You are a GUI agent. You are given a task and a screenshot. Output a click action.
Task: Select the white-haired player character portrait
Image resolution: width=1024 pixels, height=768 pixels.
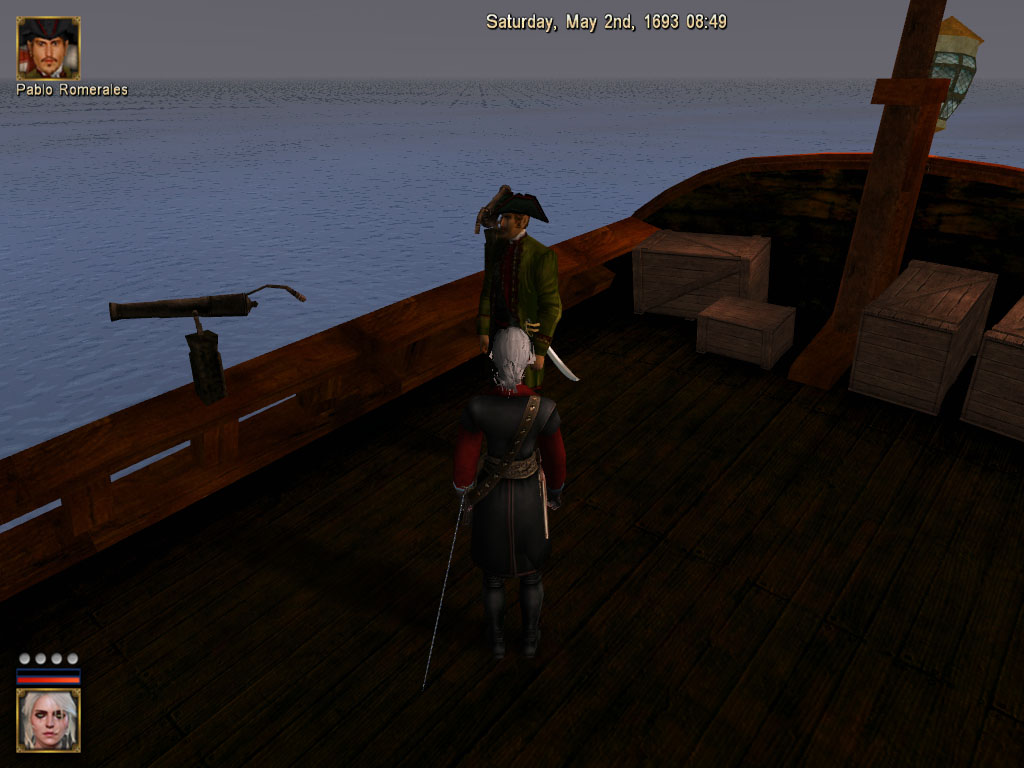[x=48, y=720]
